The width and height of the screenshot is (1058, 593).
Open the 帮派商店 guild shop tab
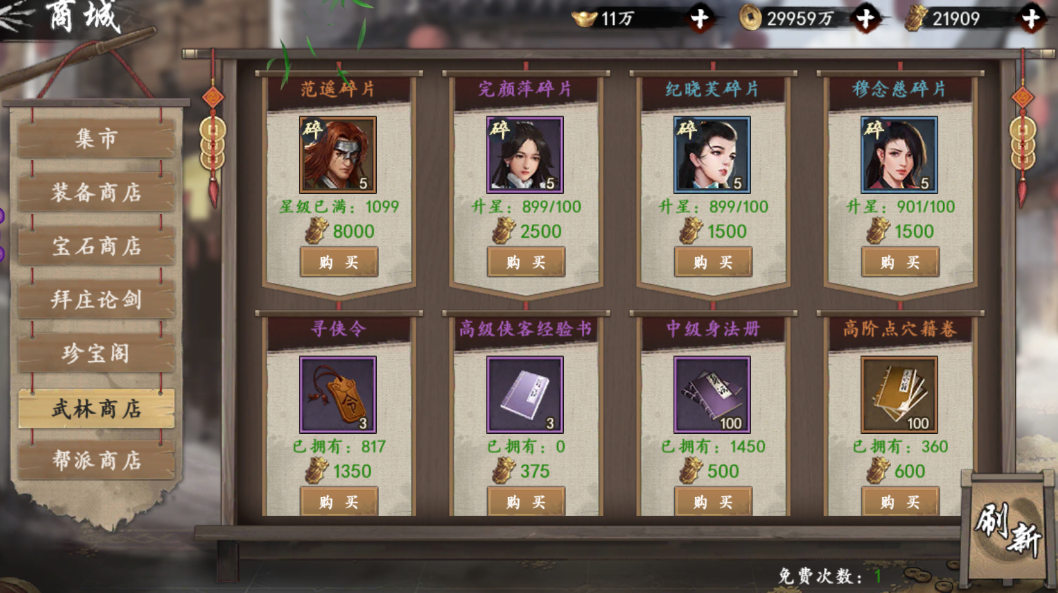click(x=96, y=461)
